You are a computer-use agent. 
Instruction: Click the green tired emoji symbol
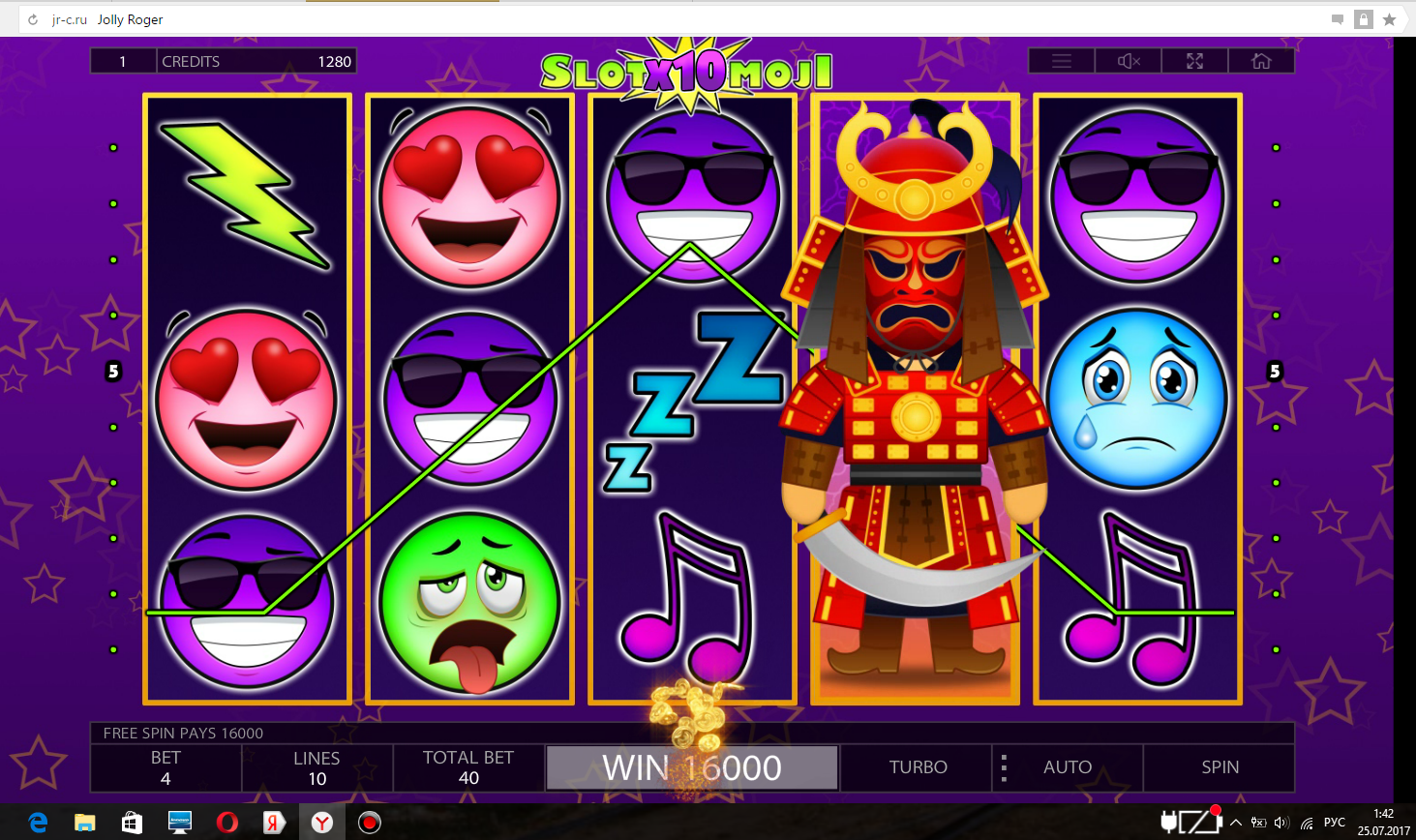point(469,600)
